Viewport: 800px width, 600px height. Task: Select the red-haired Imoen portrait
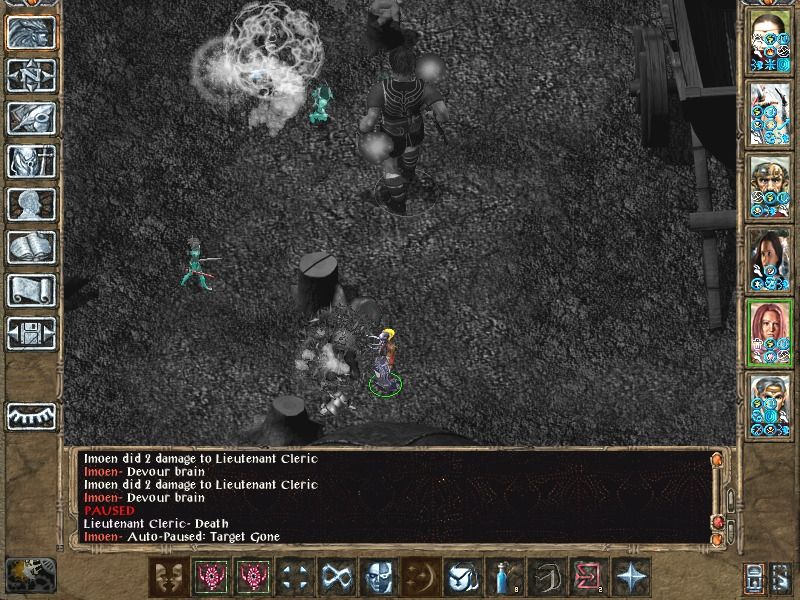pyautogui.click(x=770, y=332)
